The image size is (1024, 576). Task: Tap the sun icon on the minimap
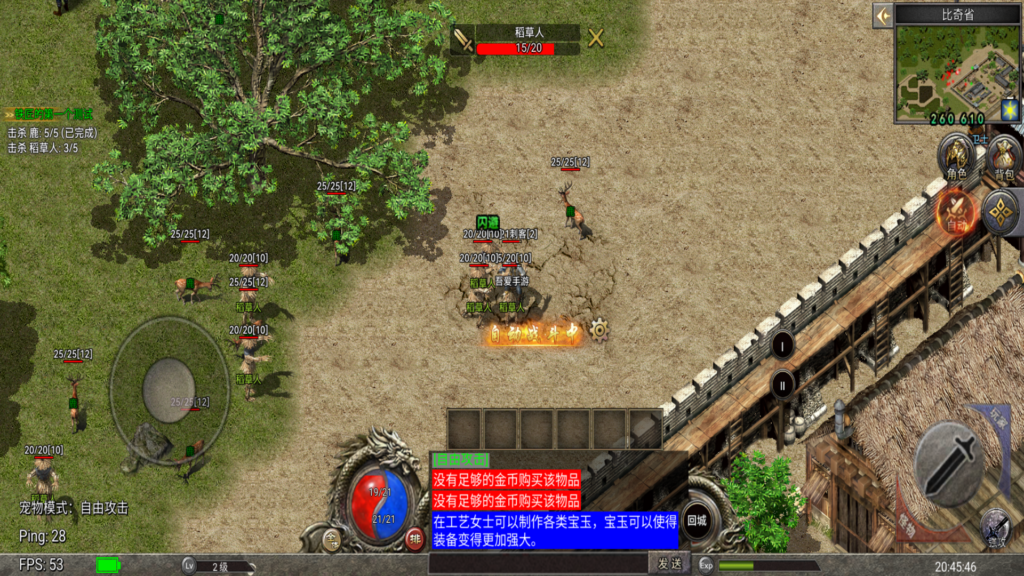pos(1009,107)
